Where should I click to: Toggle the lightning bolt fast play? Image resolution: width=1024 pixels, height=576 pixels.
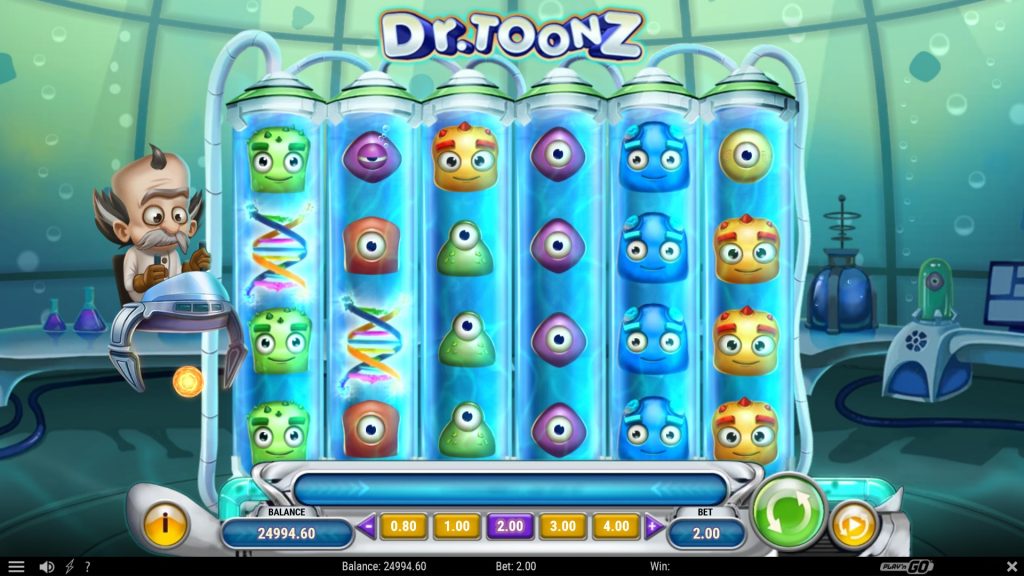[x=70, y=567]
